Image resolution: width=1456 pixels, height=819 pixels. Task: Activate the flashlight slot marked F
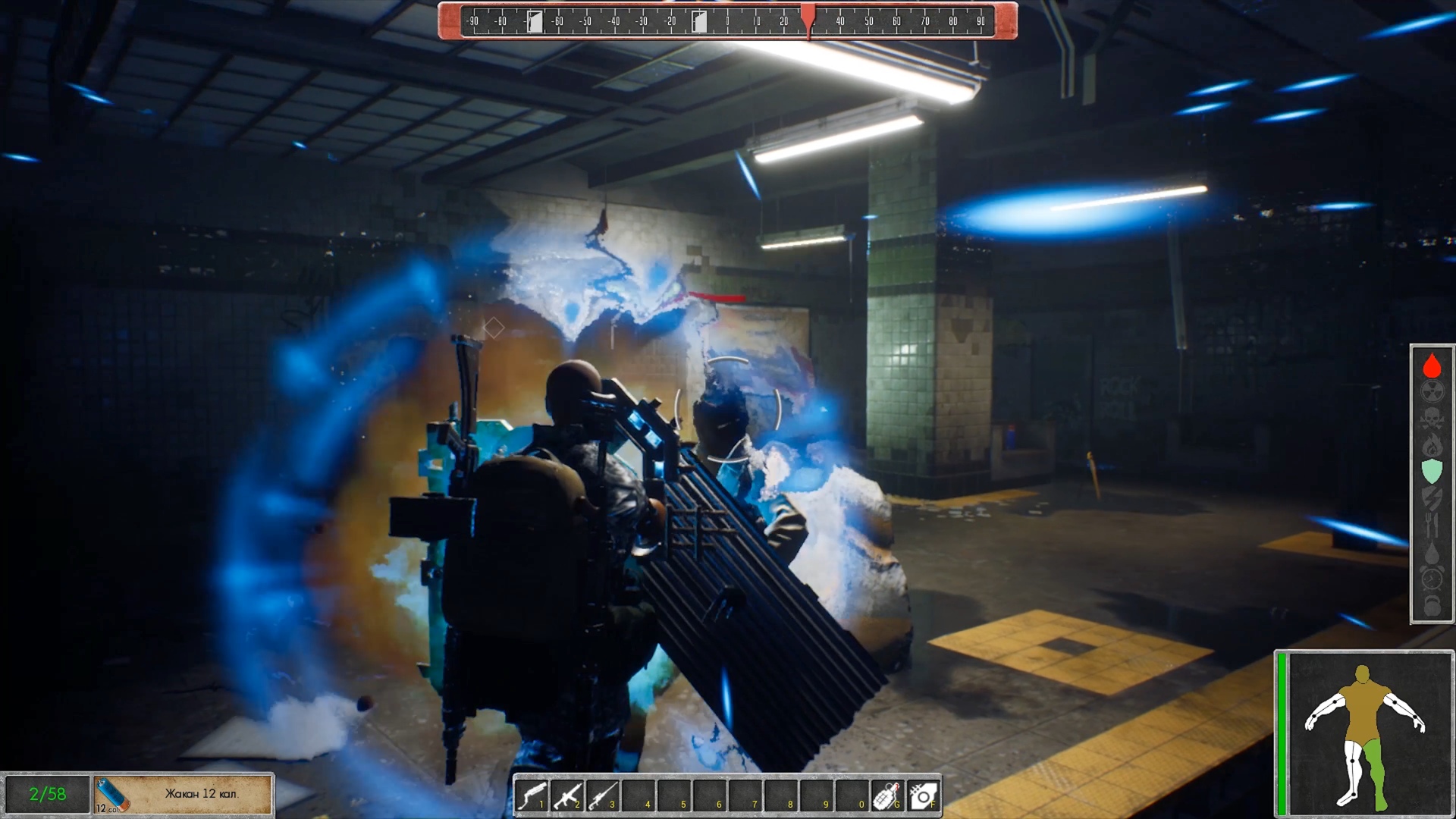pyautogui.click(x=923, y=796)
